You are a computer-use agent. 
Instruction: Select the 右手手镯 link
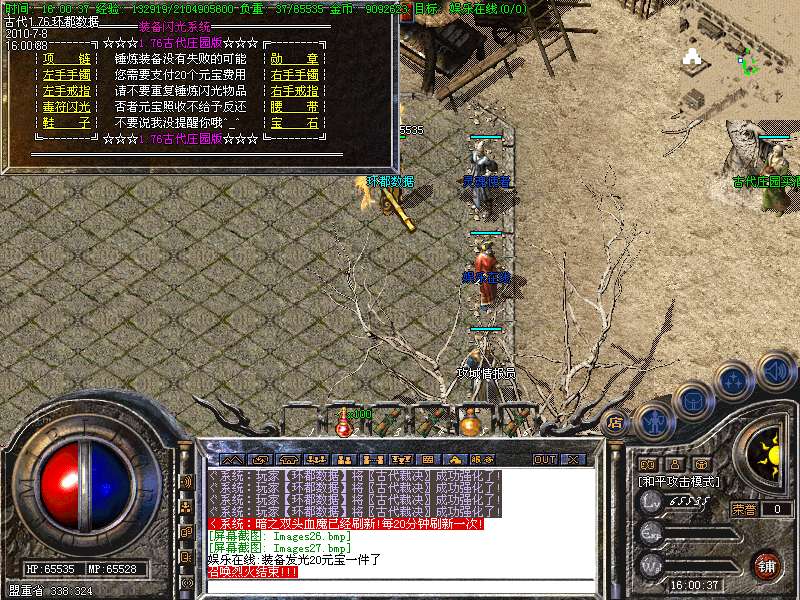pos(294,75)
